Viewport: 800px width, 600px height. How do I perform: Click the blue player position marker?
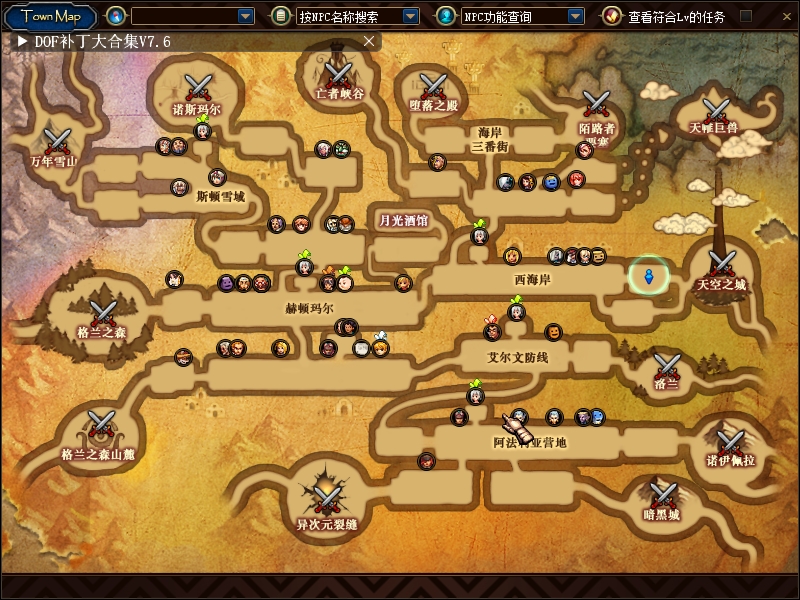click(x=648, y=276)
